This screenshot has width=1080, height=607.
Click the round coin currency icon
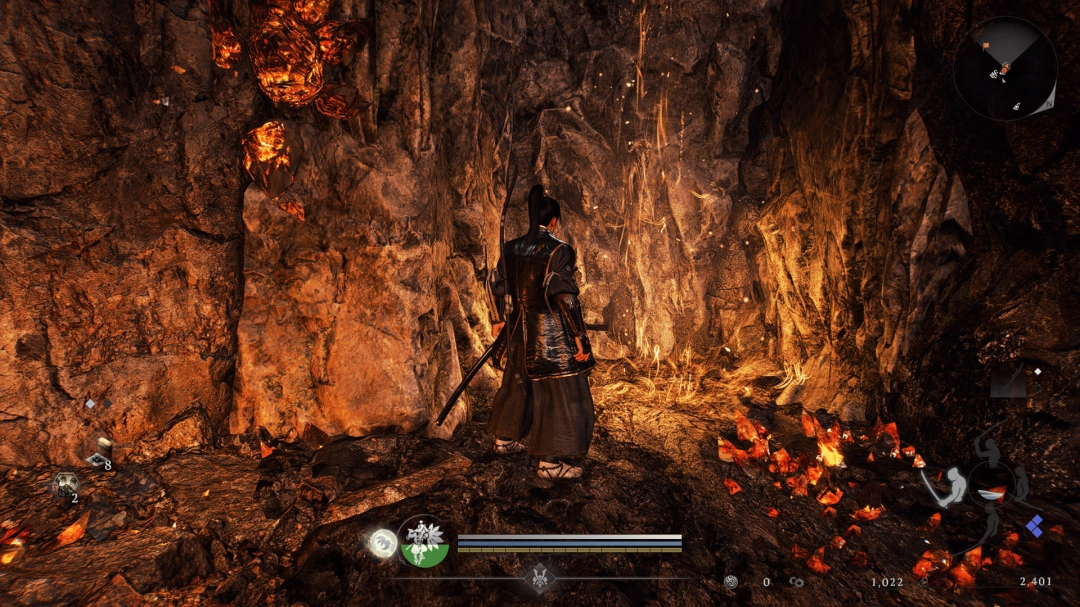click(x=731, y=581)
